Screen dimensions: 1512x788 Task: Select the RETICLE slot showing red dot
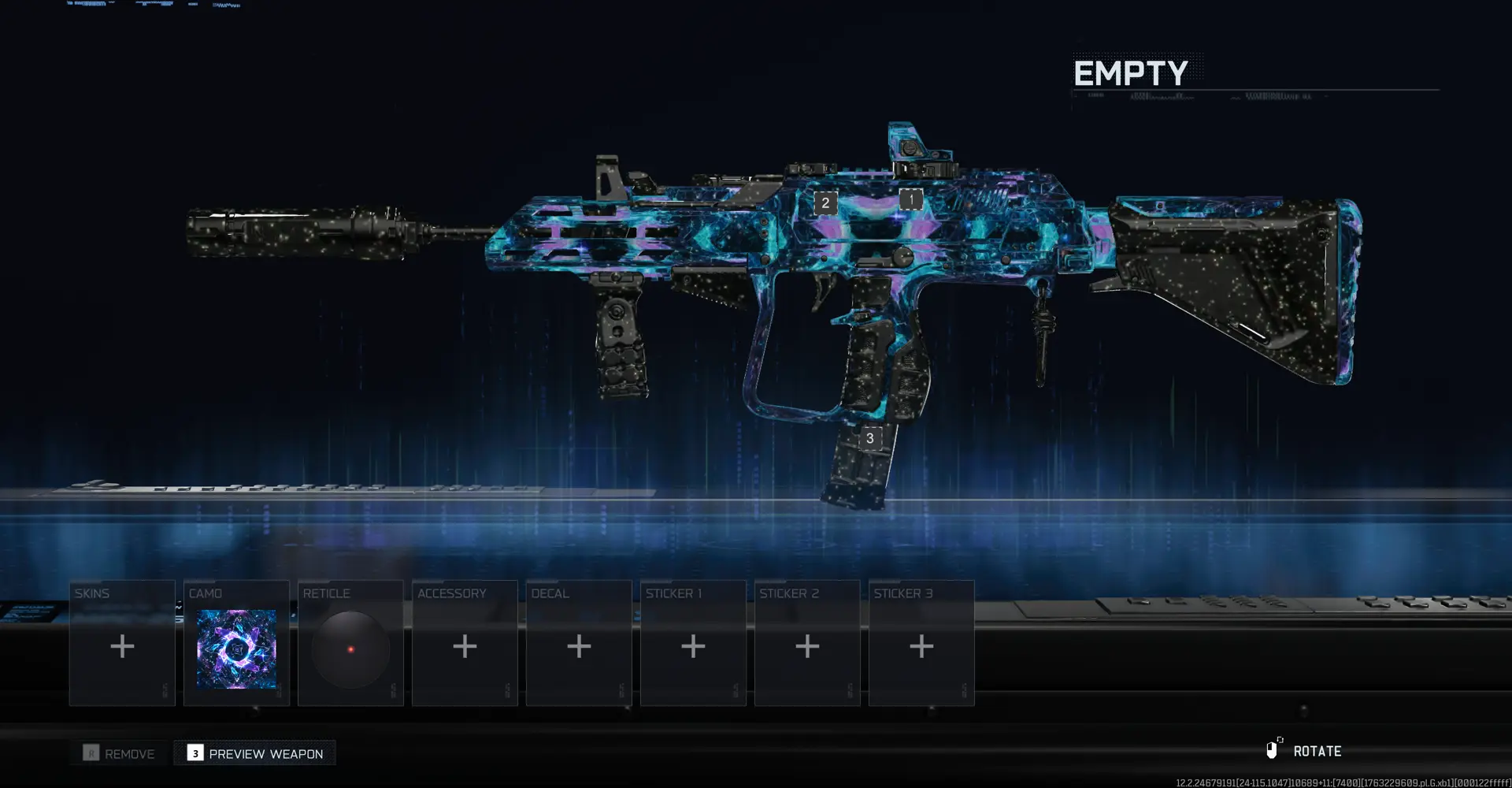pos(350,648)
